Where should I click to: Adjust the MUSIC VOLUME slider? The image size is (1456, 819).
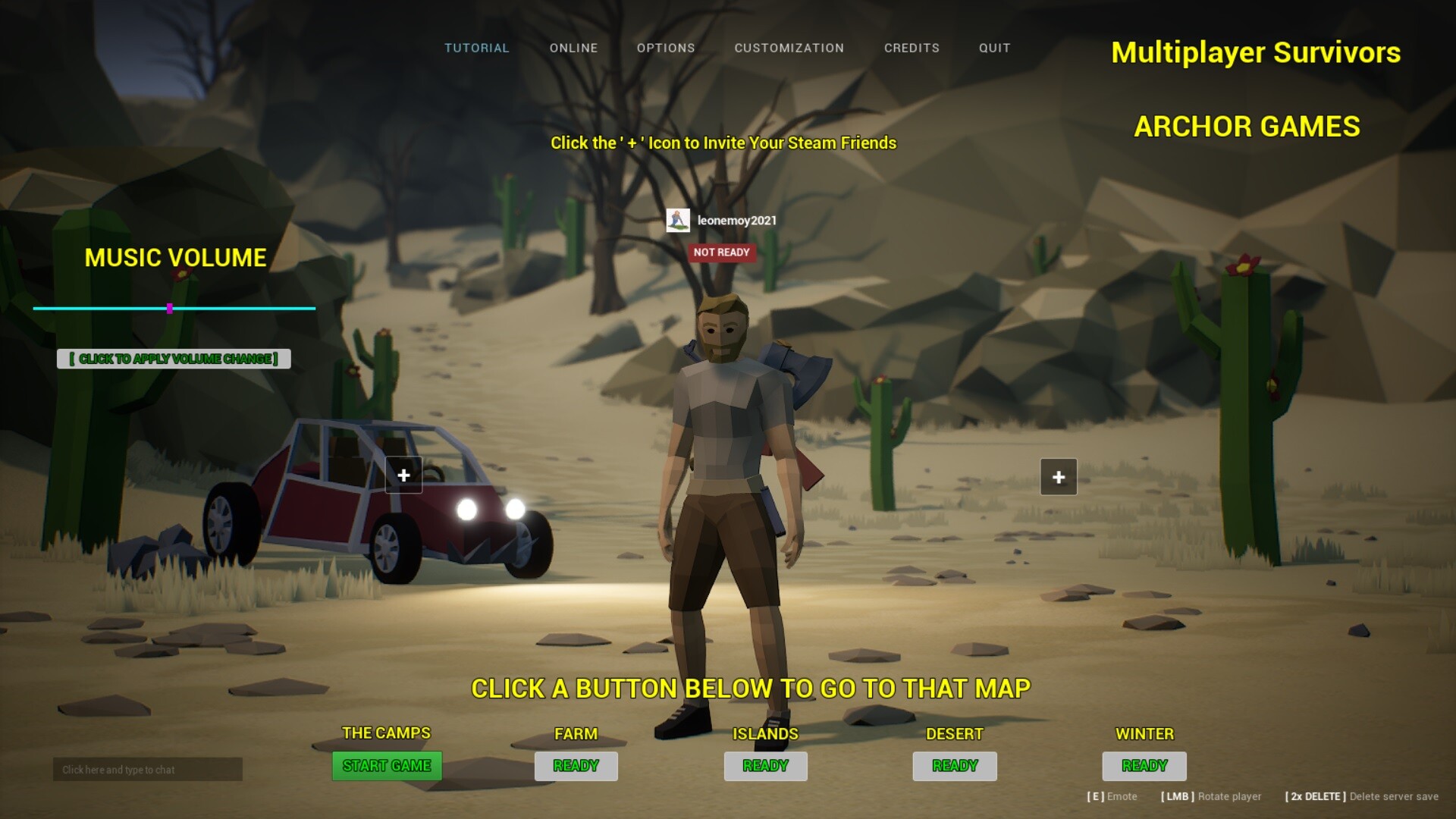(x=170, y=309)
